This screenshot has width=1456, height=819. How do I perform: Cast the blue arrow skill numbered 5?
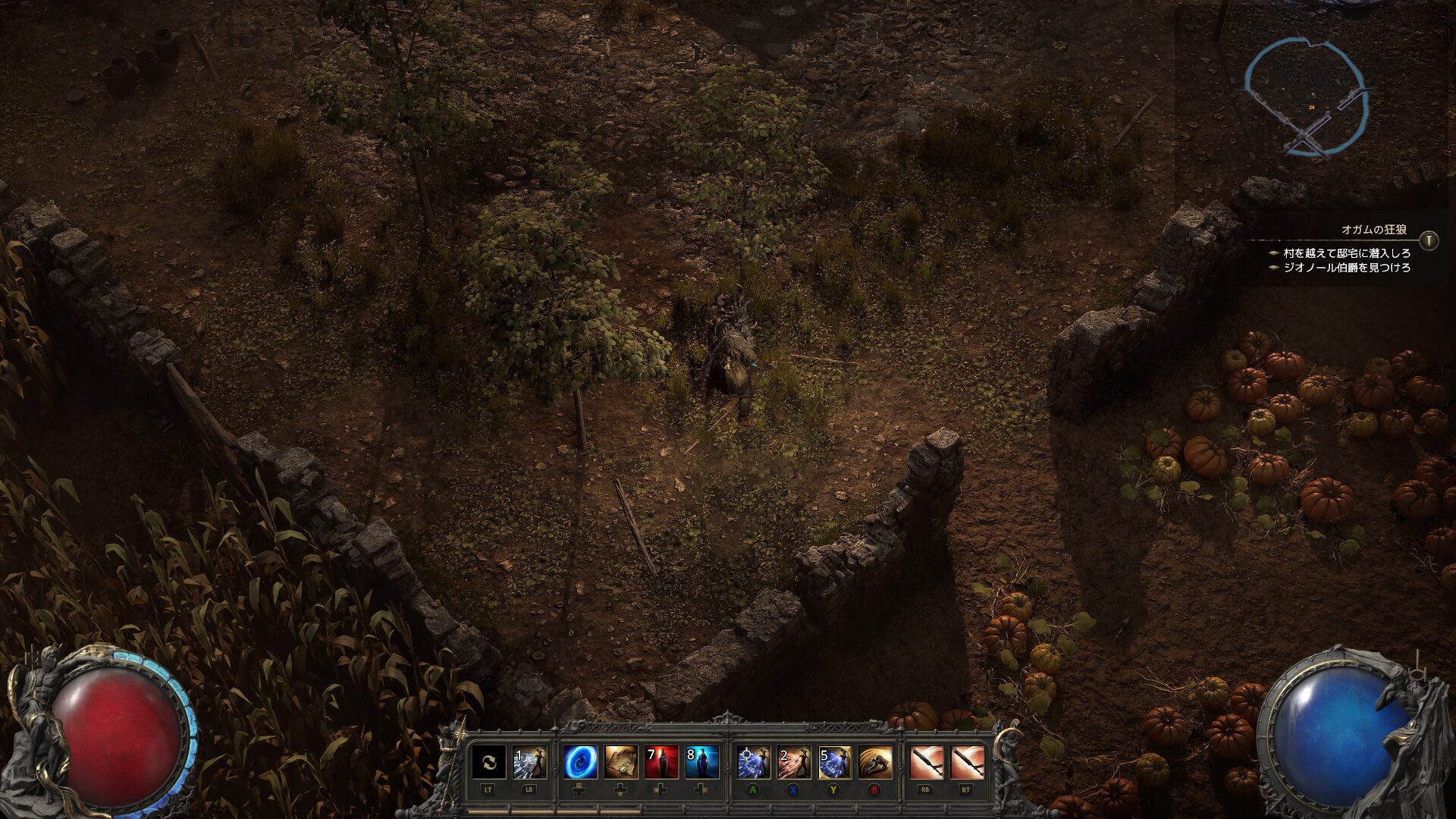pos(834,762)
